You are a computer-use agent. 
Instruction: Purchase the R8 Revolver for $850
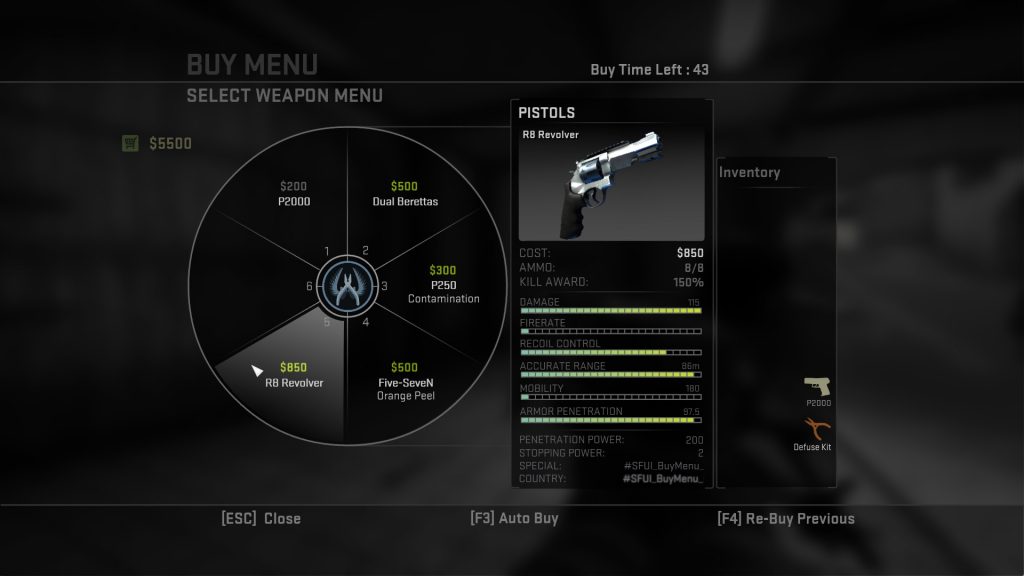coord(294,375)
